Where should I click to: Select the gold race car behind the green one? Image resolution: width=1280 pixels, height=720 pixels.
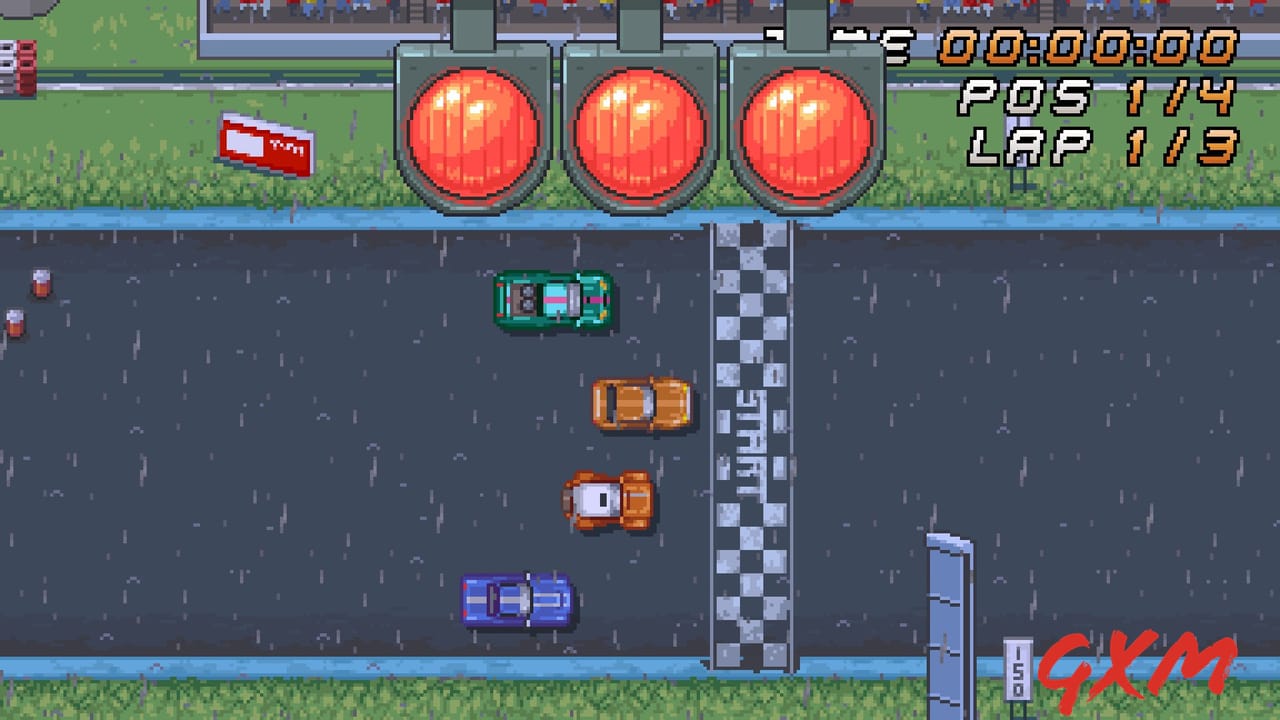(640, 405)
